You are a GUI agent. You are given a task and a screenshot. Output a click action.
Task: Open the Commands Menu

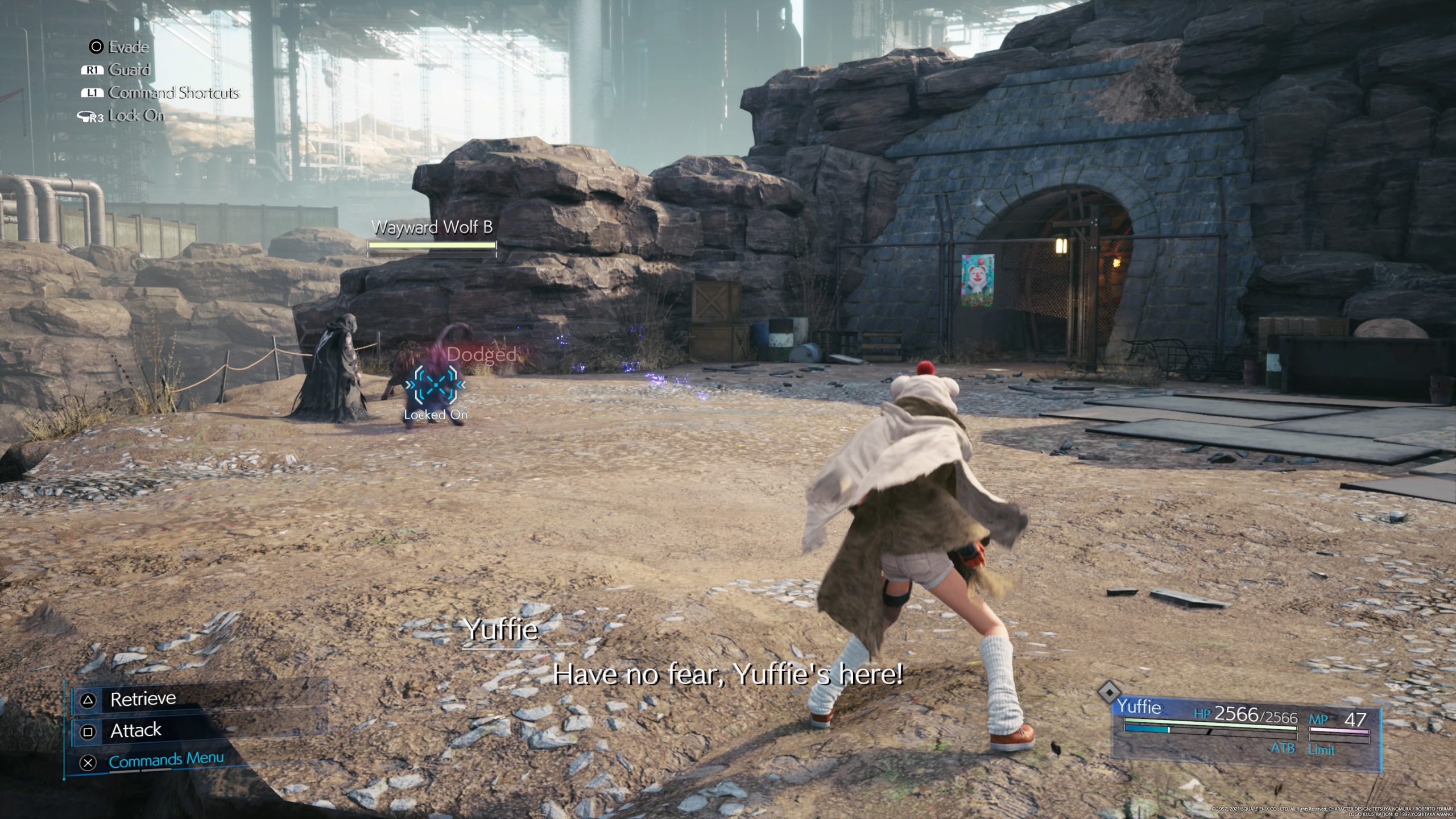point(166,760)
